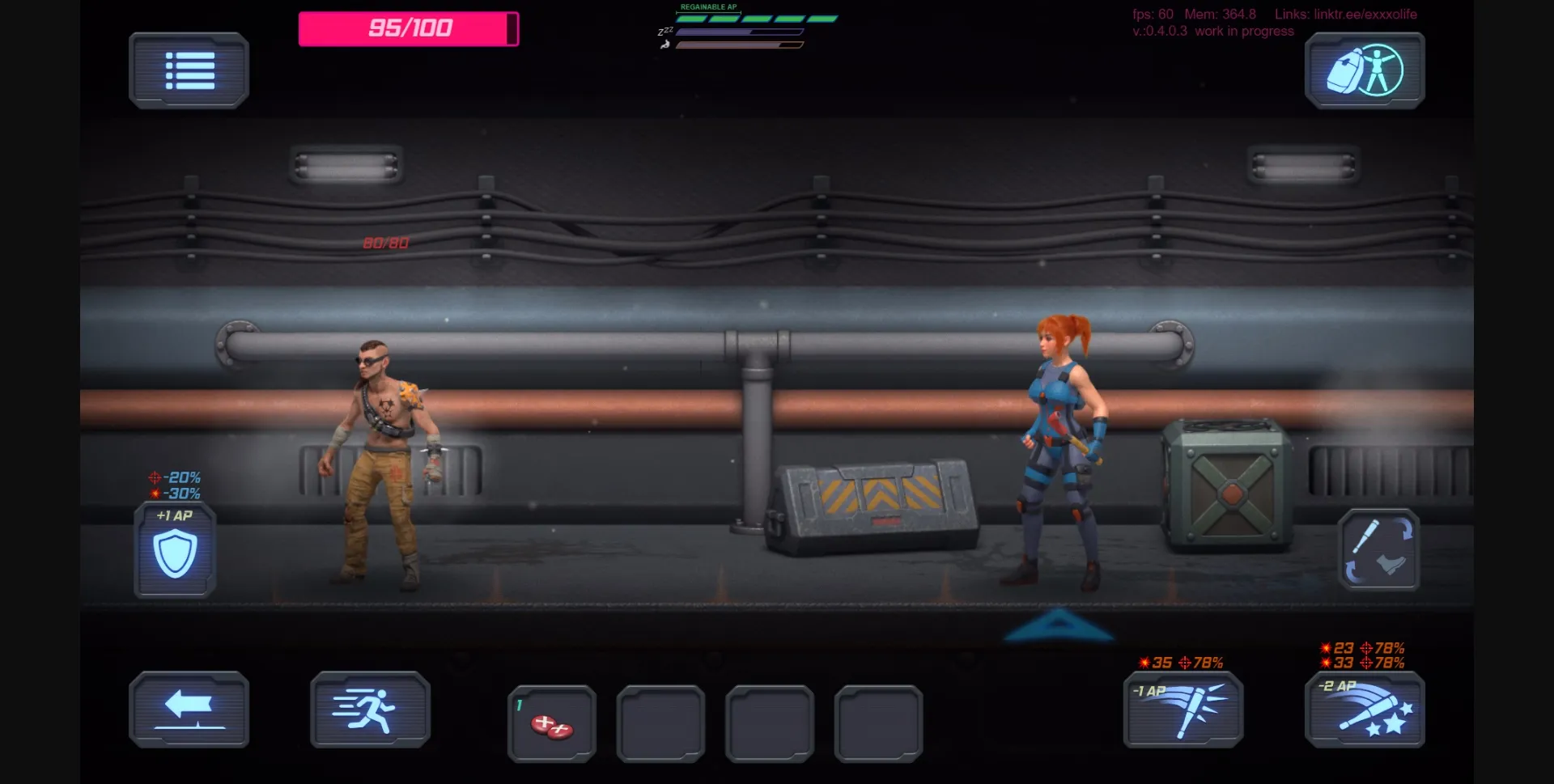Click the pink 95/100 health bar
The image size is (1554, 784).
408,27
